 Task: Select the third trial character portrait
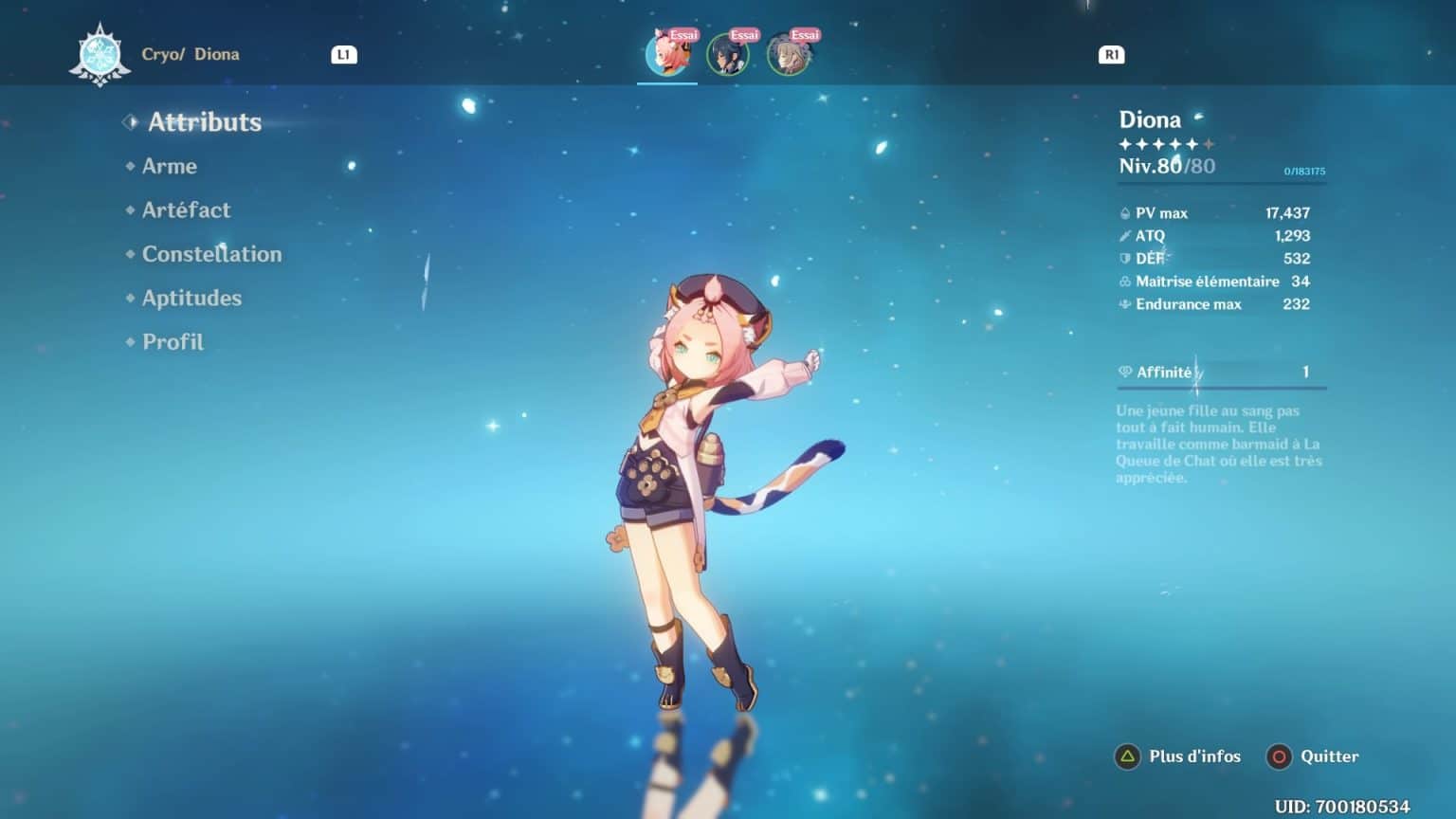click(x=790, y=54)
